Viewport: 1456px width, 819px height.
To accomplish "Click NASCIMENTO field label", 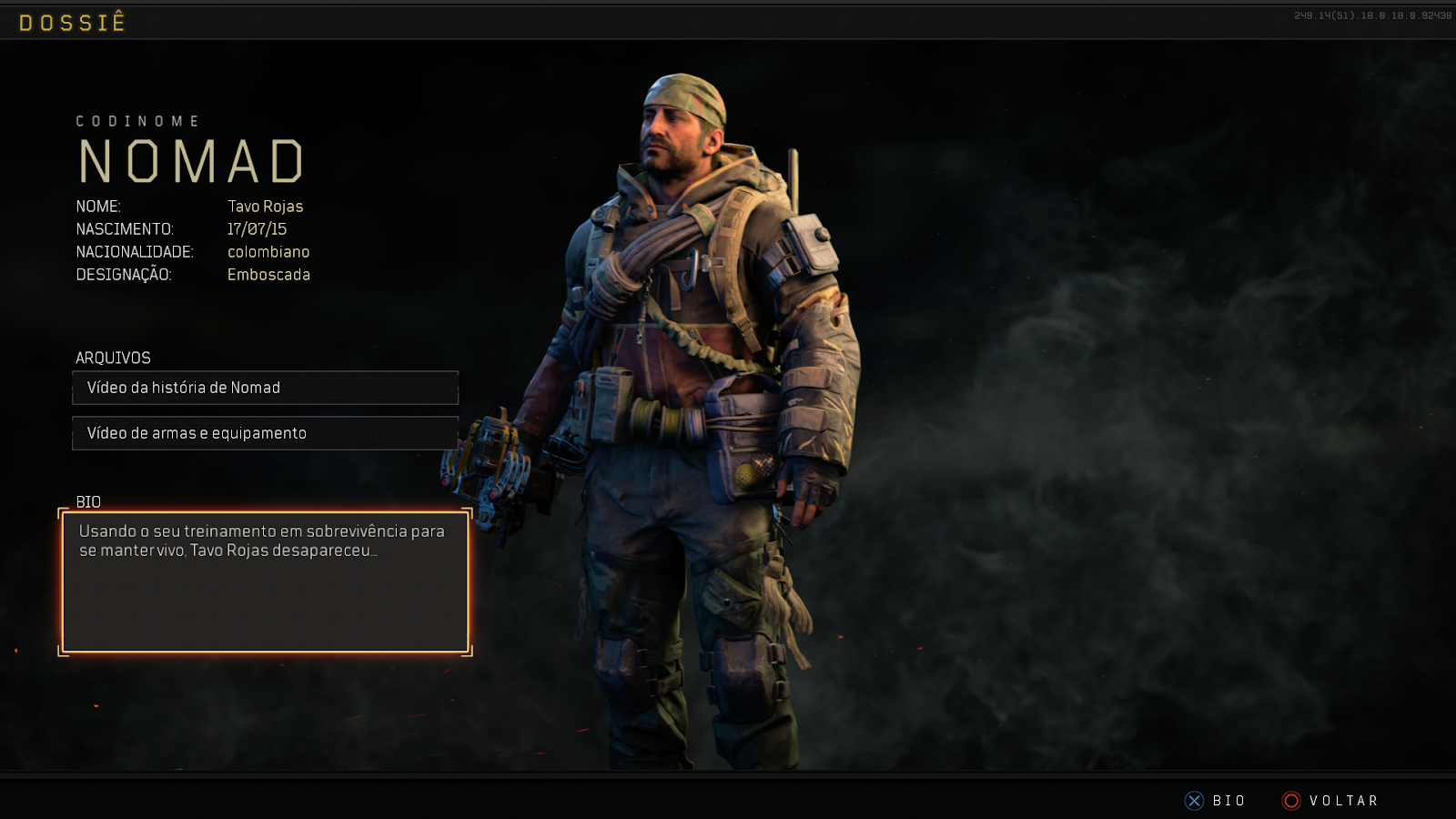I will pos(126,229).
